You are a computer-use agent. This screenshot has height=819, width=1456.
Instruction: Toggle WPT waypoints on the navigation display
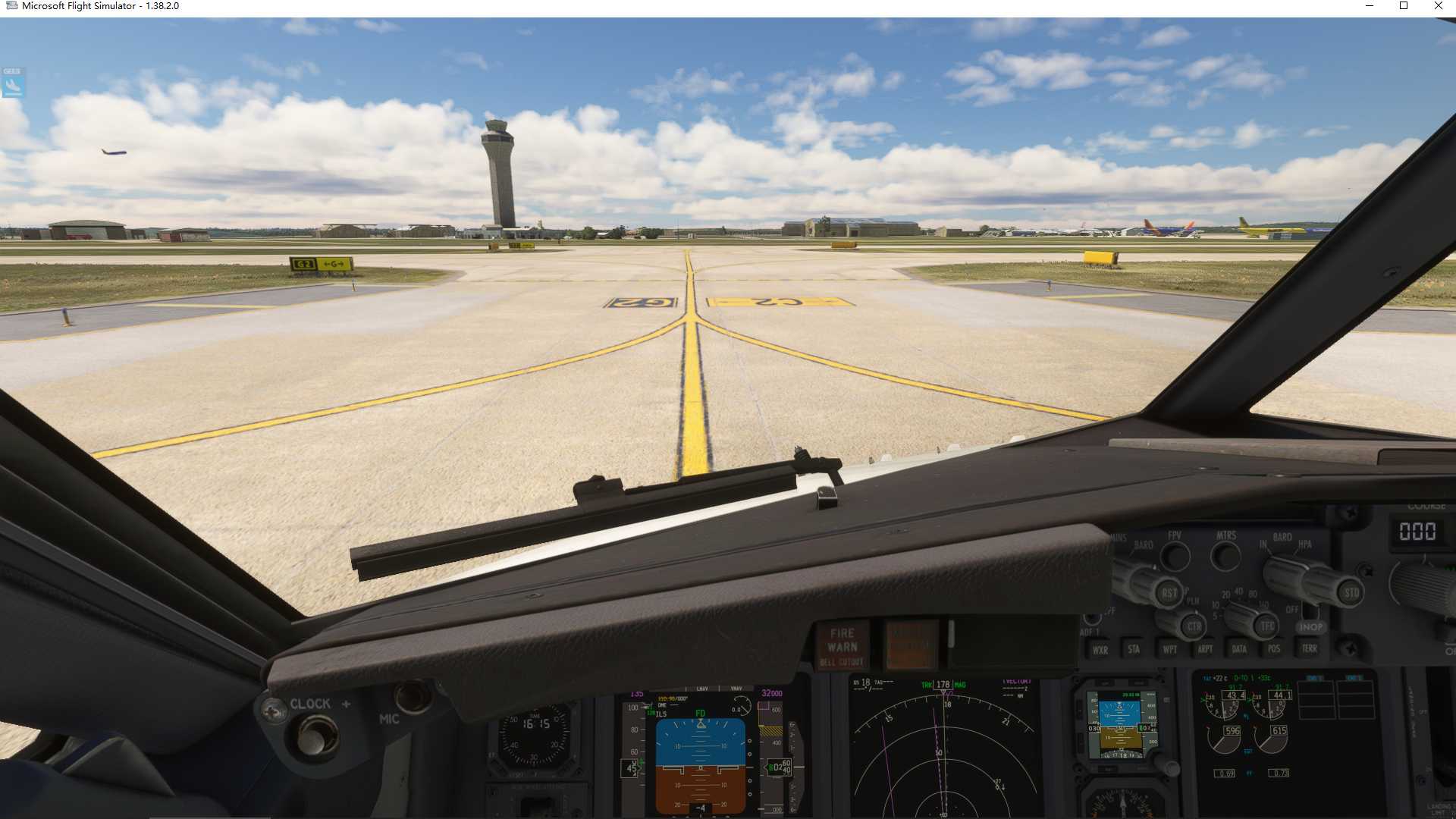[1170, 649]
